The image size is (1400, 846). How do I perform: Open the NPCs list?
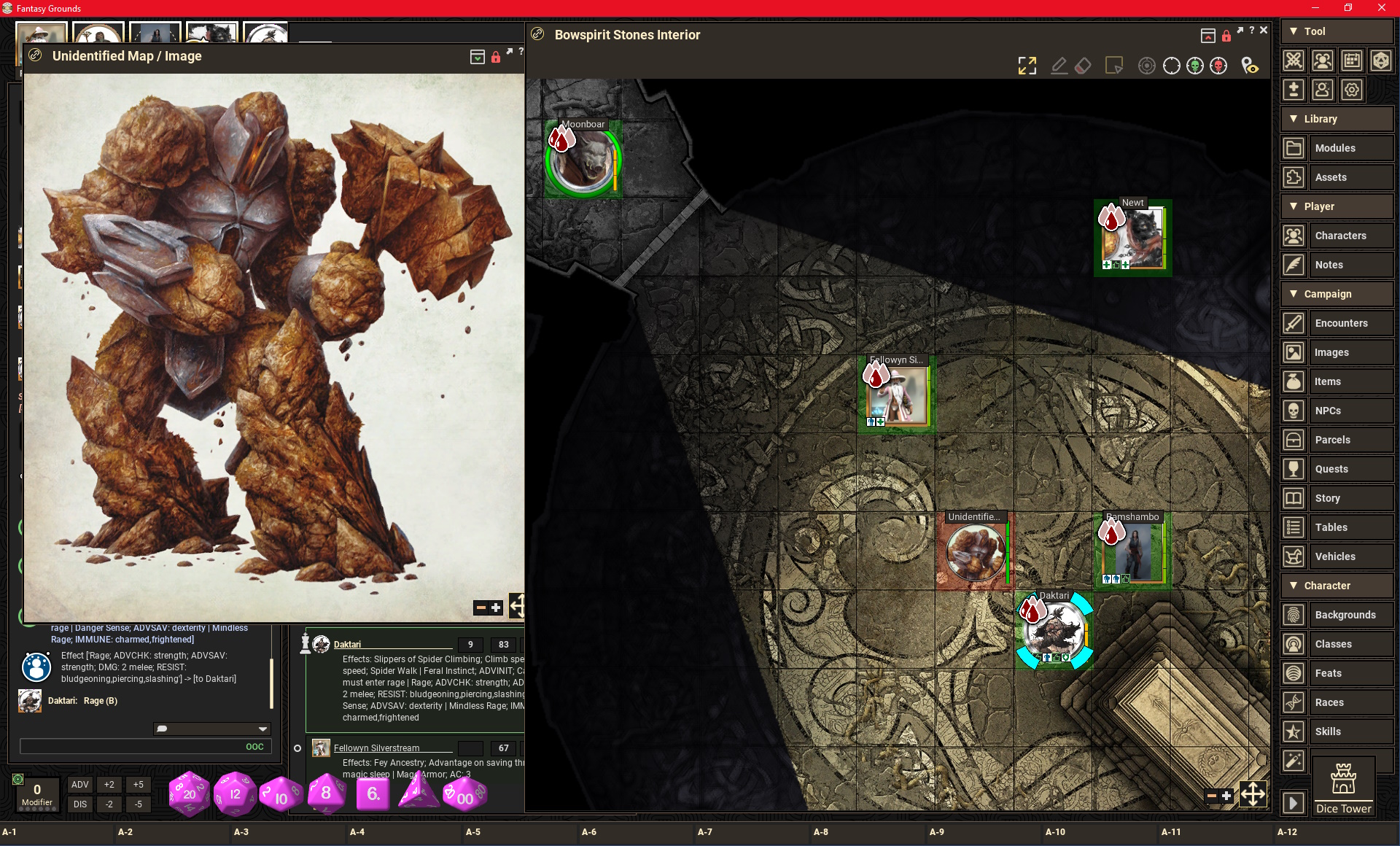[1328, 411]
